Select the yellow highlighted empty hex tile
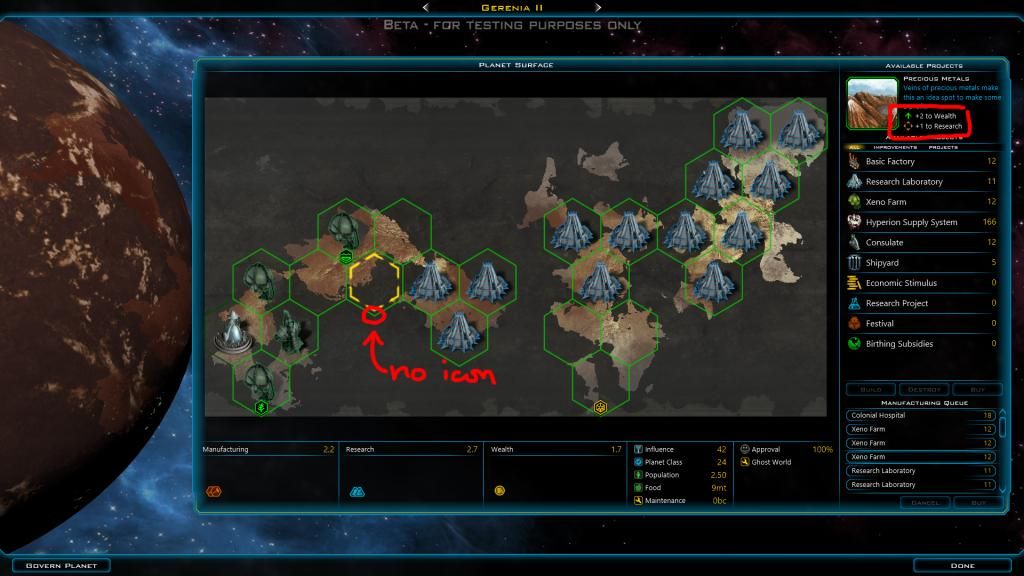1024x576 pixels. (x=374, y=279)
